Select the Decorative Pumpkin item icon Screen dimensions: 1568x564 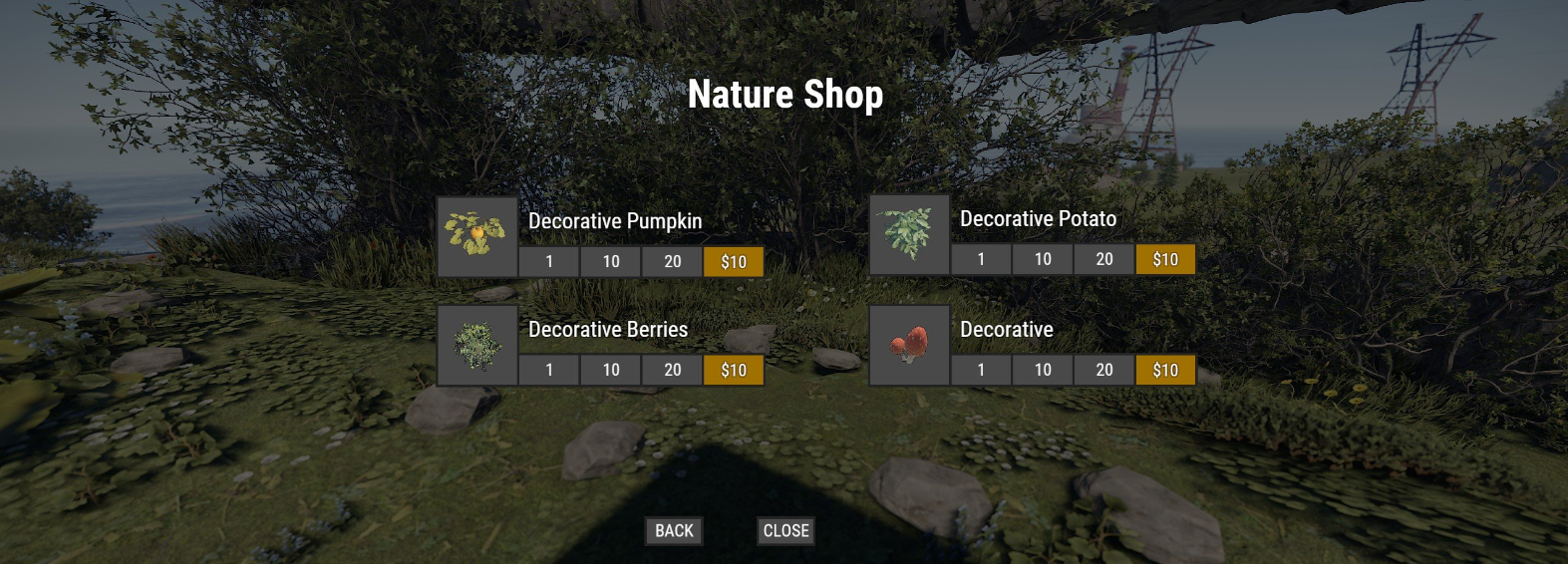tap(477, 236)
